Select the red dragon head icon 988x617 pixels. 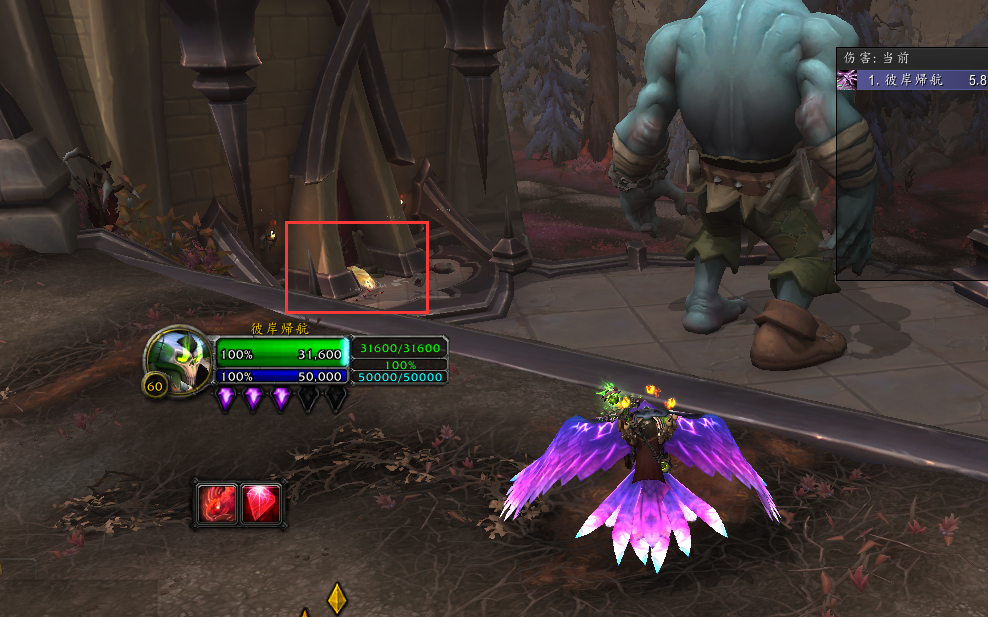(x=218, y=504)
